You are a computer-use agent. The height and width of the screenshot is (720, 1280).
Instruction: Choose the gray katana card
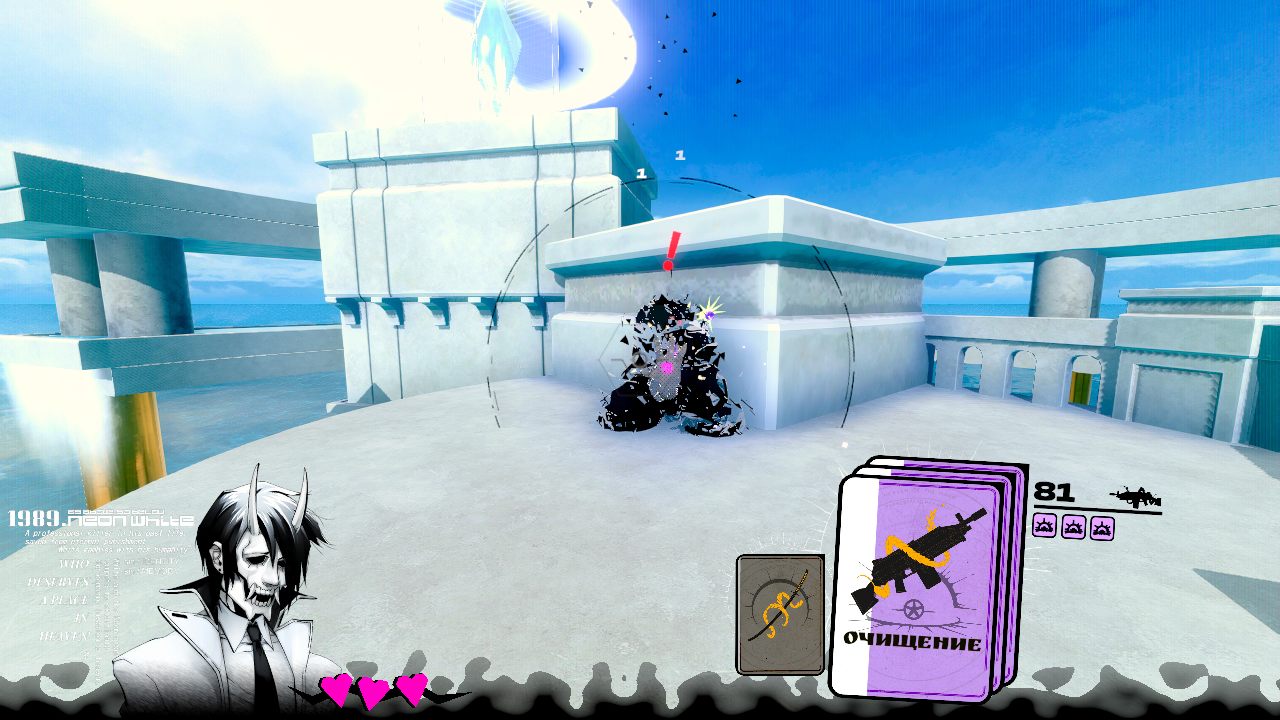(780, 613)
